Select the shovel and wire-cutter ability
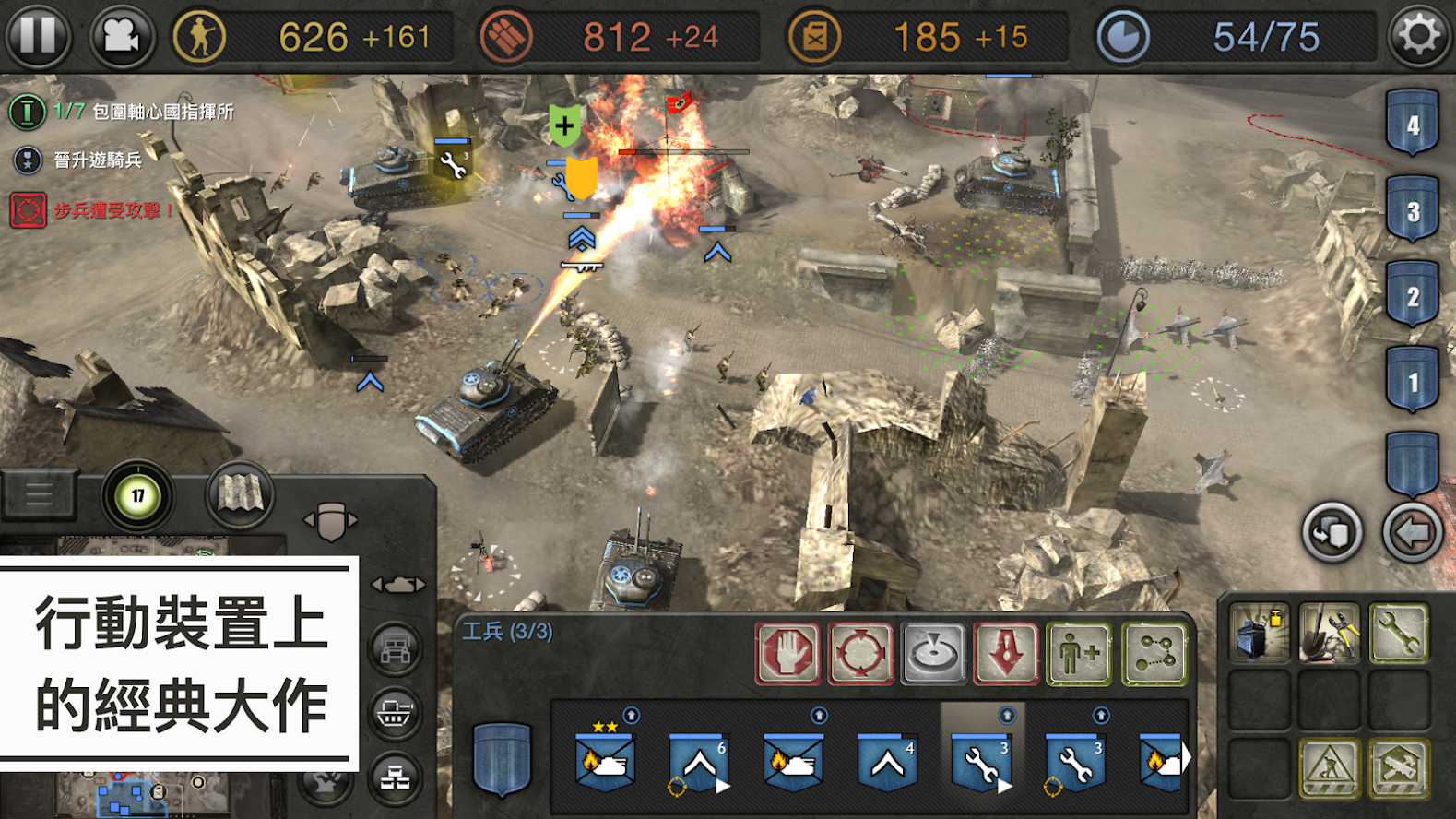 [x=1329, y=633]
